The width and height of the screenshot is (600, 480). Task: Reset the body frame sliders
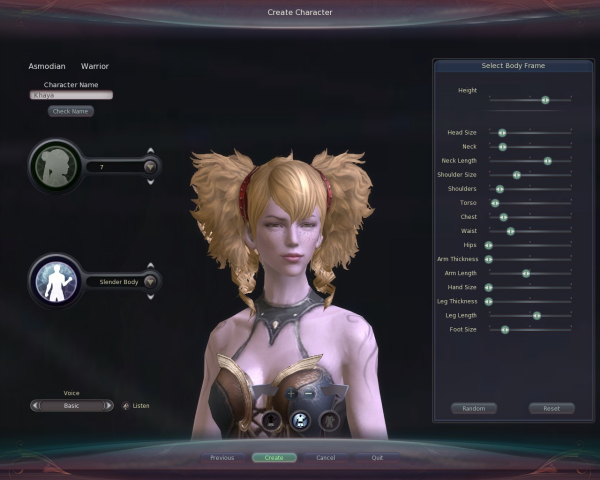tap(551, 408)
